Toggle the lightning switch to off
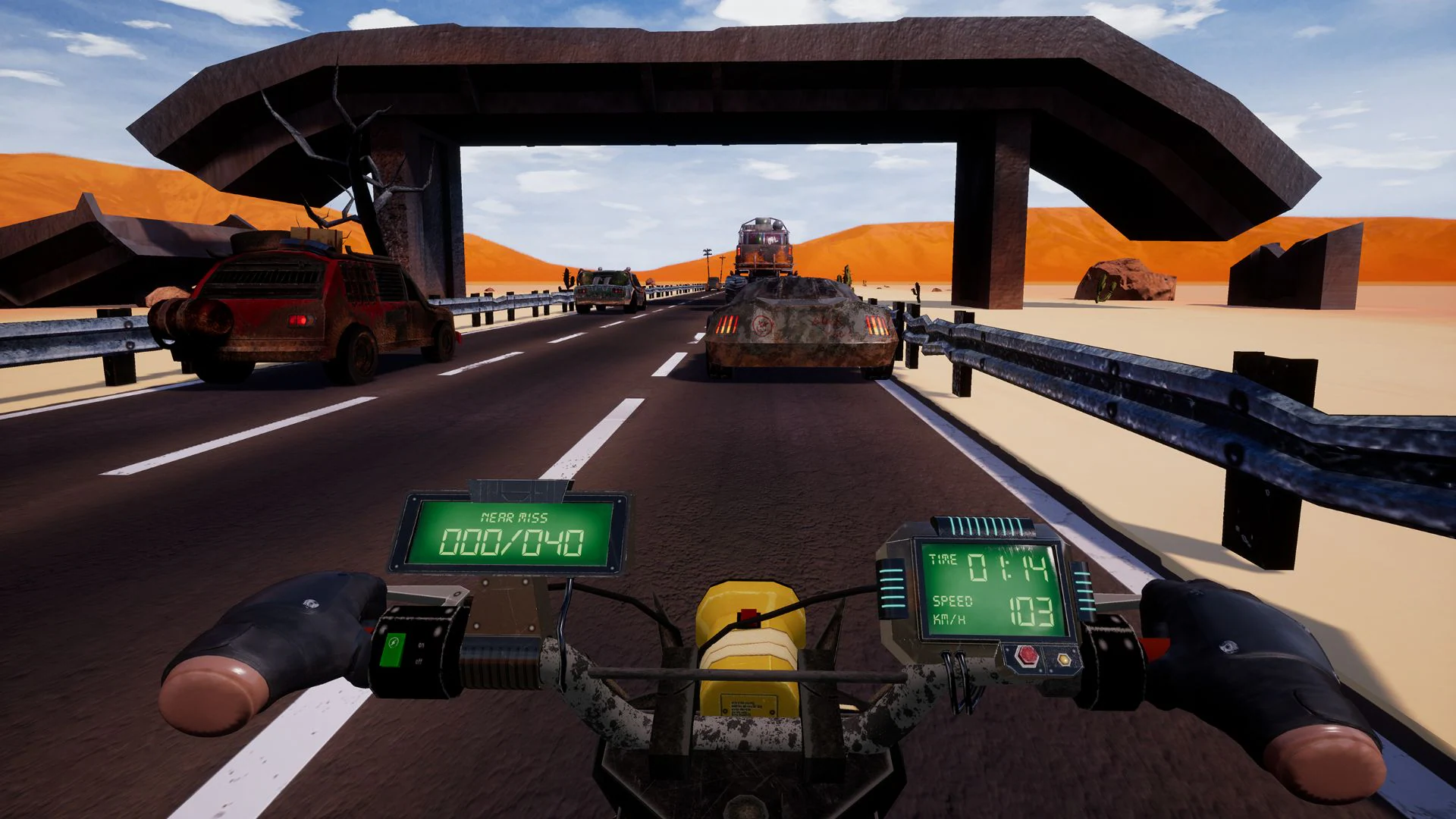The width and height of the screenshot is (1456, 819). [x=419, y=661]
